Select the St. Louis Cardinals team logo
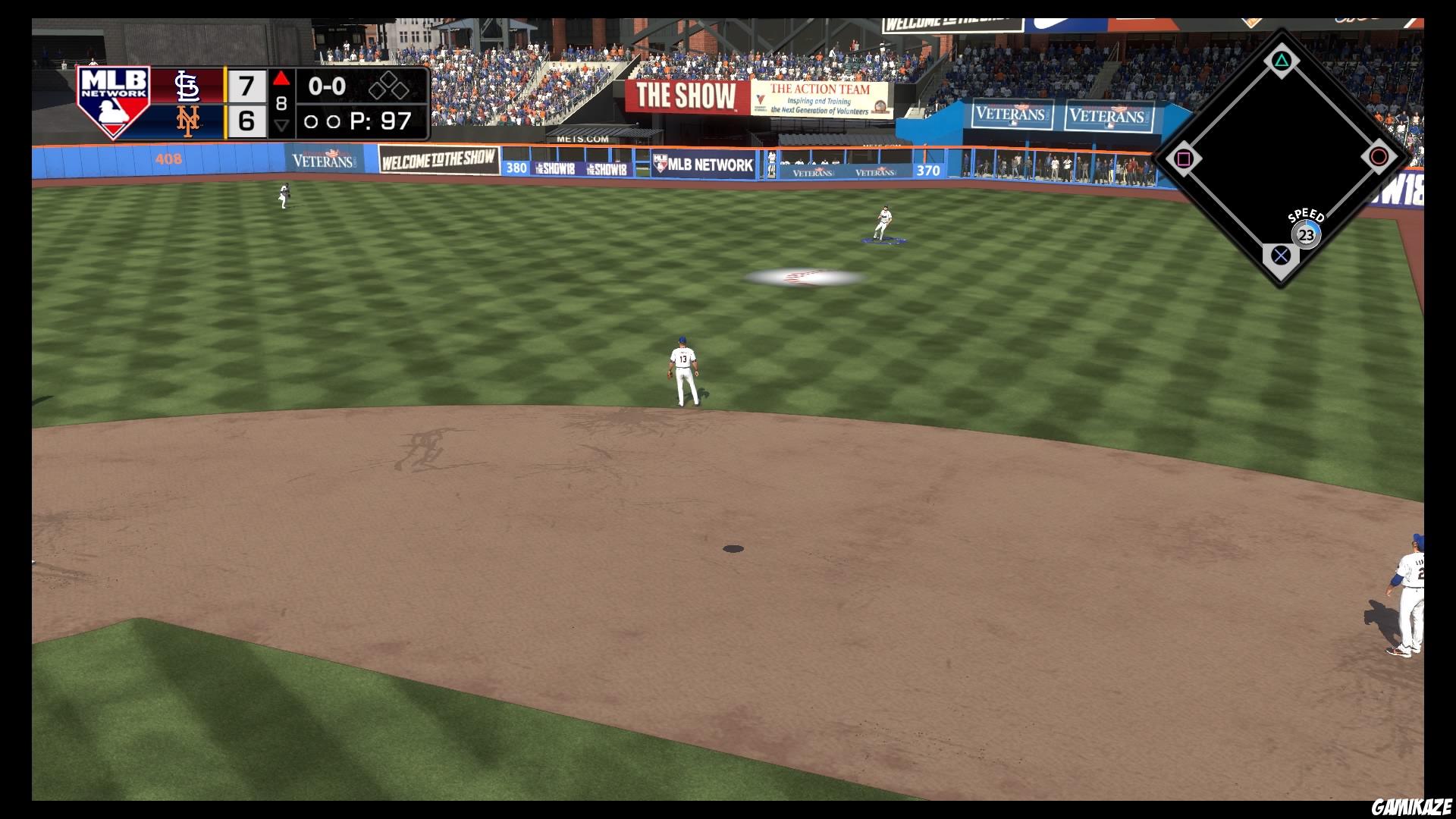The width and height of the screenshot is (1456, 819). pos(188,86)
